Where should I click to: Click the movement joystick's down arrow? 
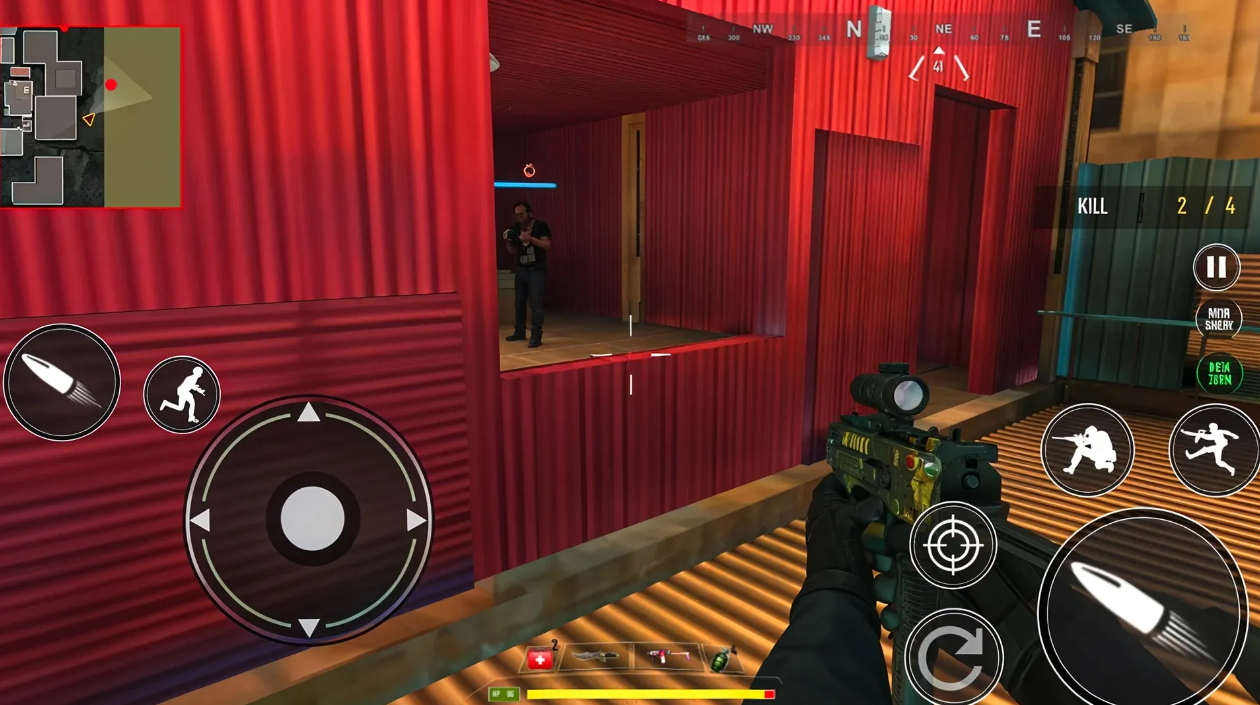tap(309, 627)
